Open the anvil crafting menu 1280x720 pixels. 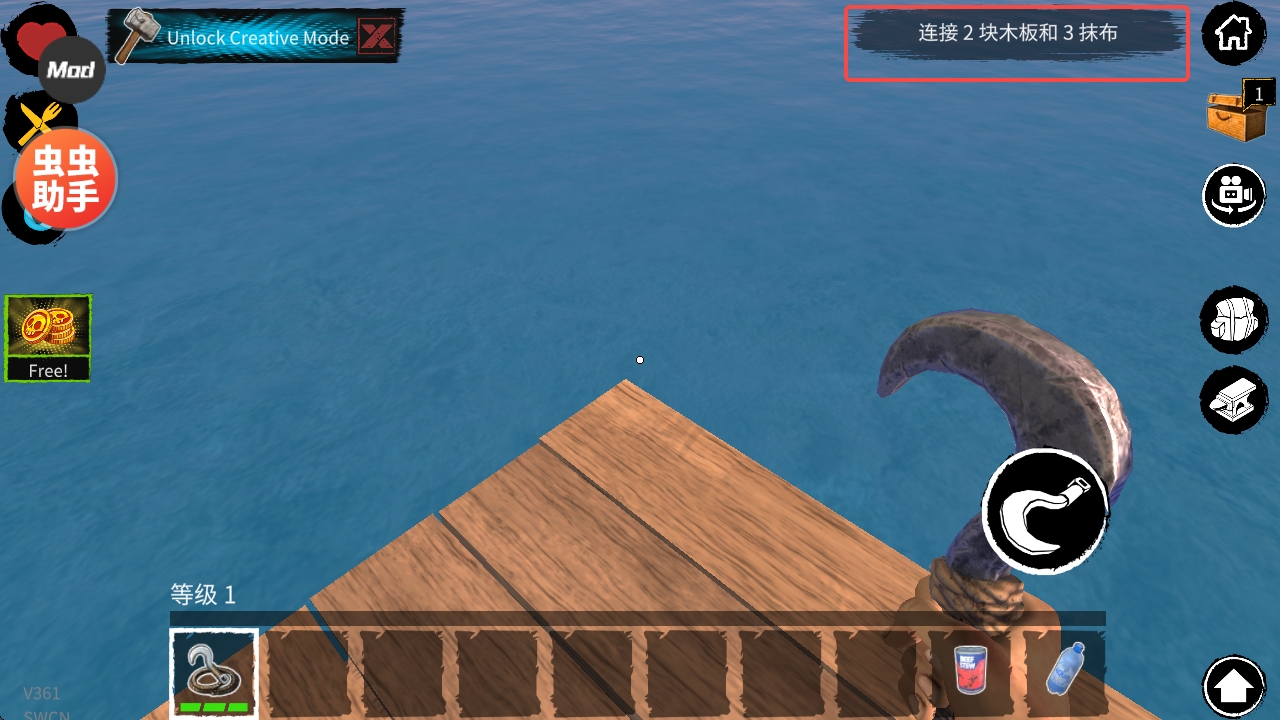(1233, 400)
